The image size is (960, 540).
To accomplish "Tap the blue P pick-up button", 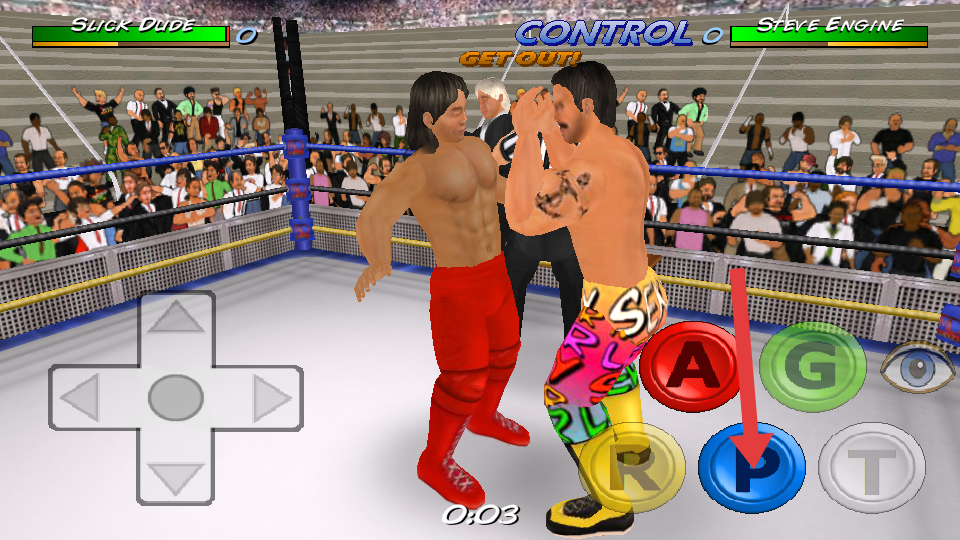I will (x=751, y=468).
